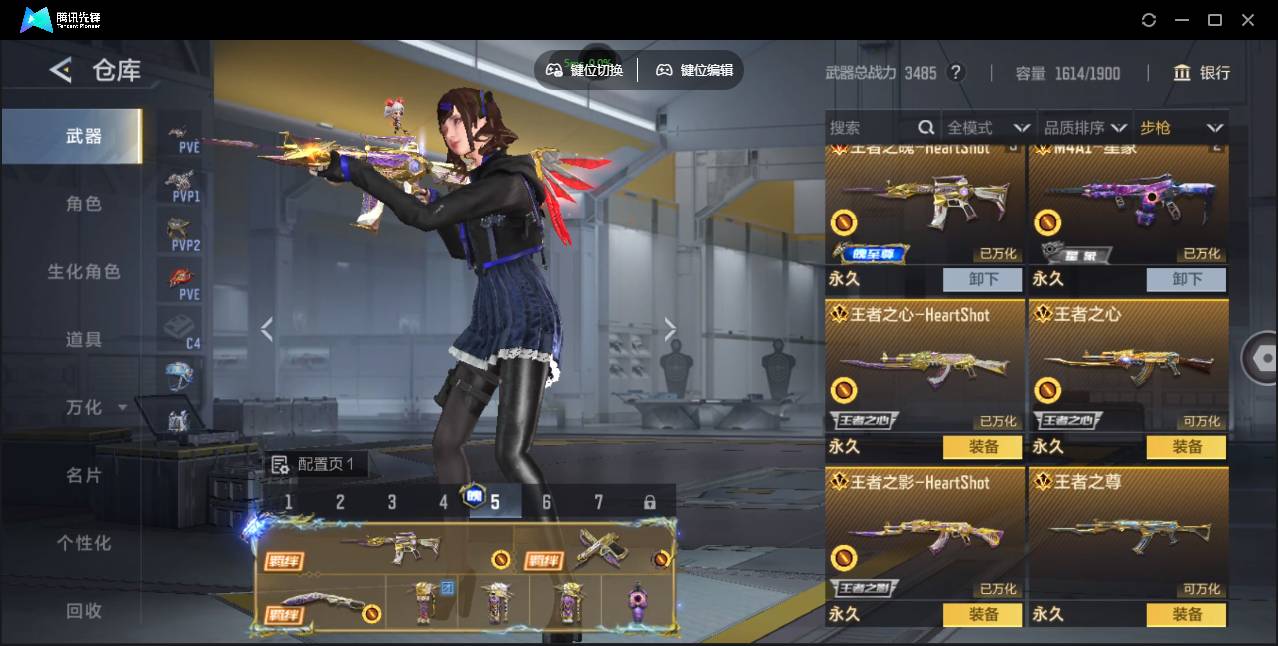Equip the 王者之影-HeartShot rifle
Image resolution: width=1278 pixels, height=646 pixels.
pos(983,615)
